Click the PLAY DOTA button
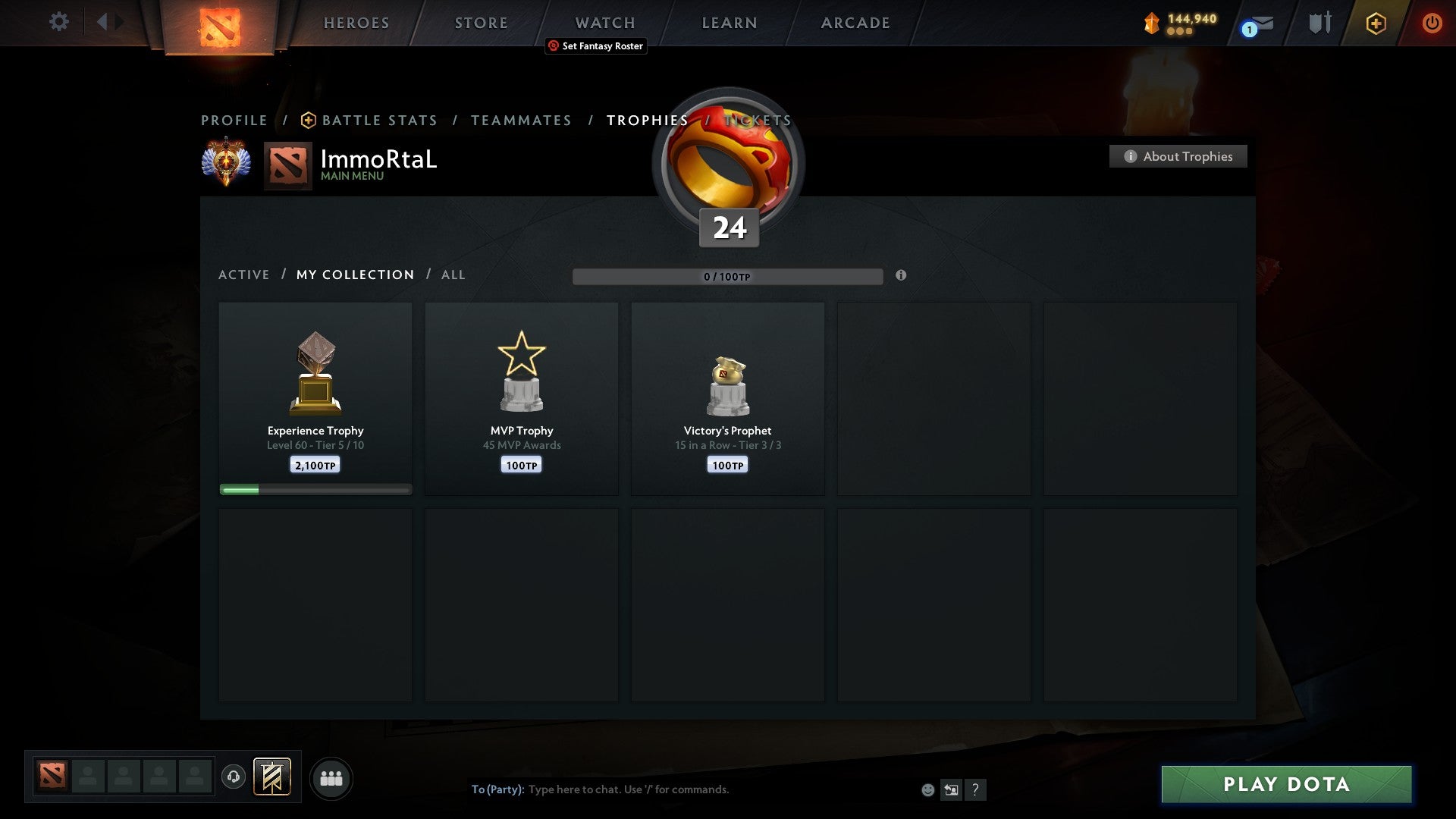Viewport: 1456px width, 819px height. (x=1285, y=785)
